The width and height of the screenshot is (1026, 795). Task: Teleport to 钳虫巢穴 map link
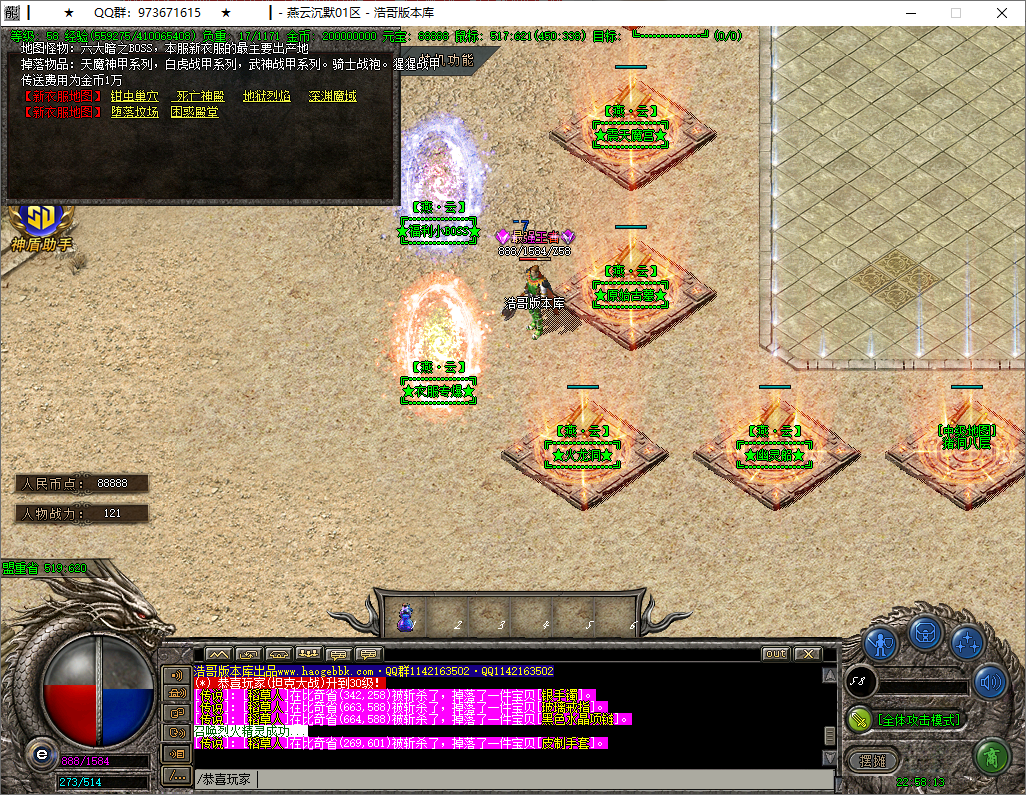pos(134,96)
